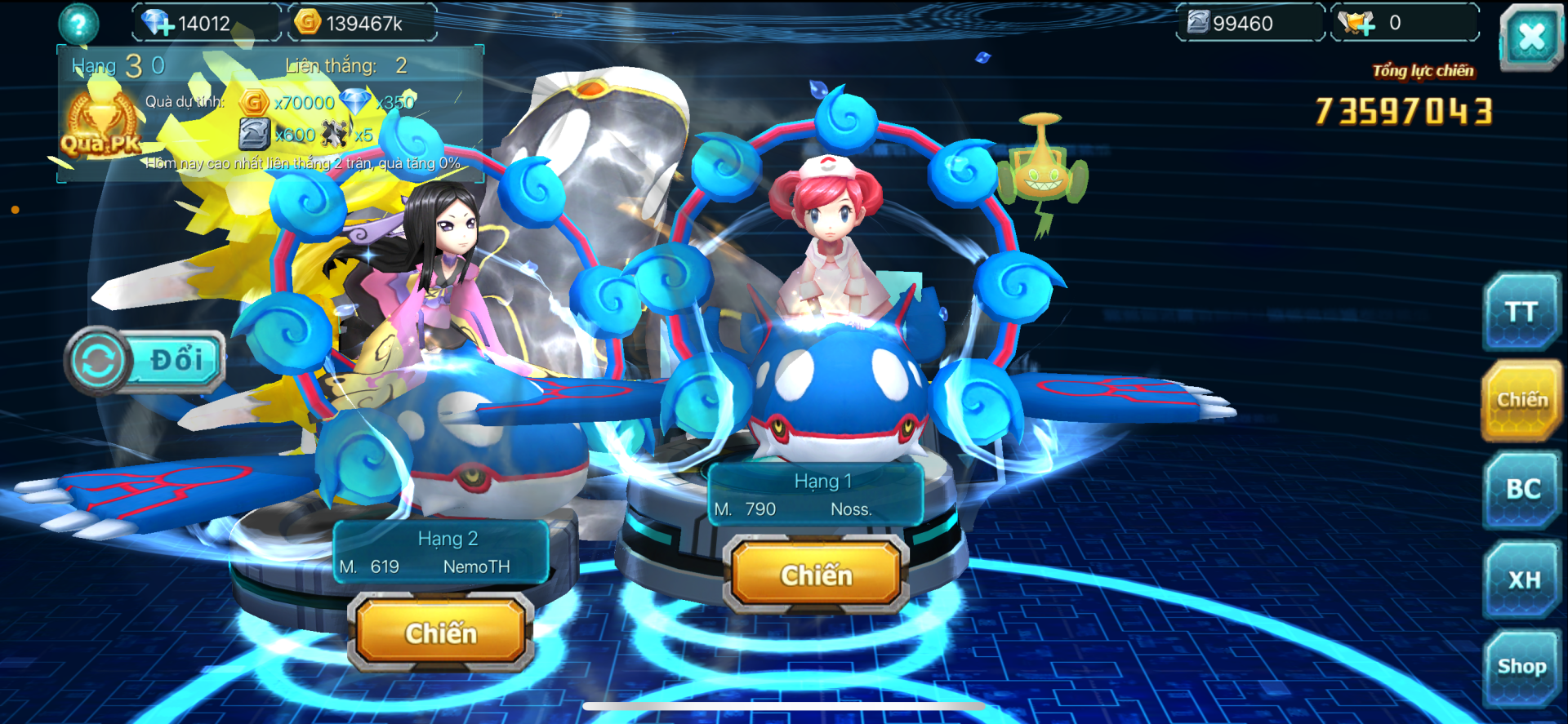Fight rank 1 Noss. with the Chiến button
The image size is (1568, 724).
pos(816,575)
